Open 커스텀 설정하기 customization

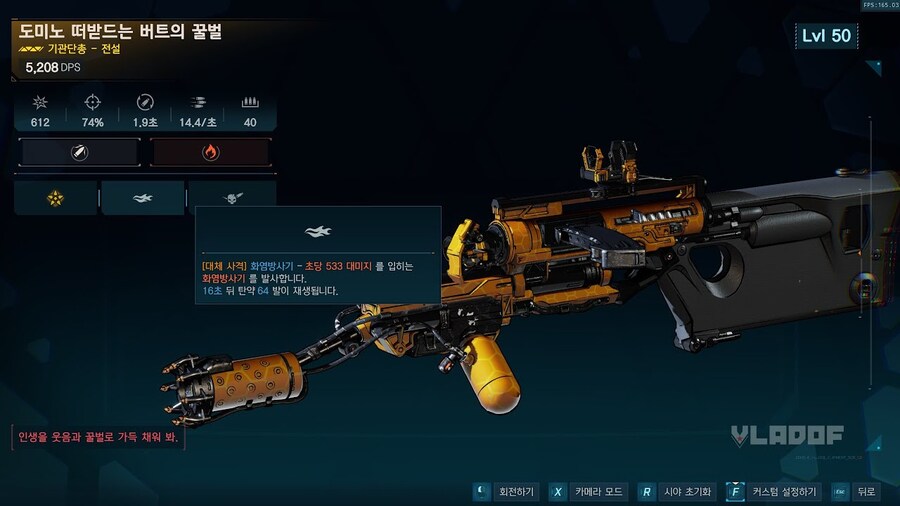point(773,492)
